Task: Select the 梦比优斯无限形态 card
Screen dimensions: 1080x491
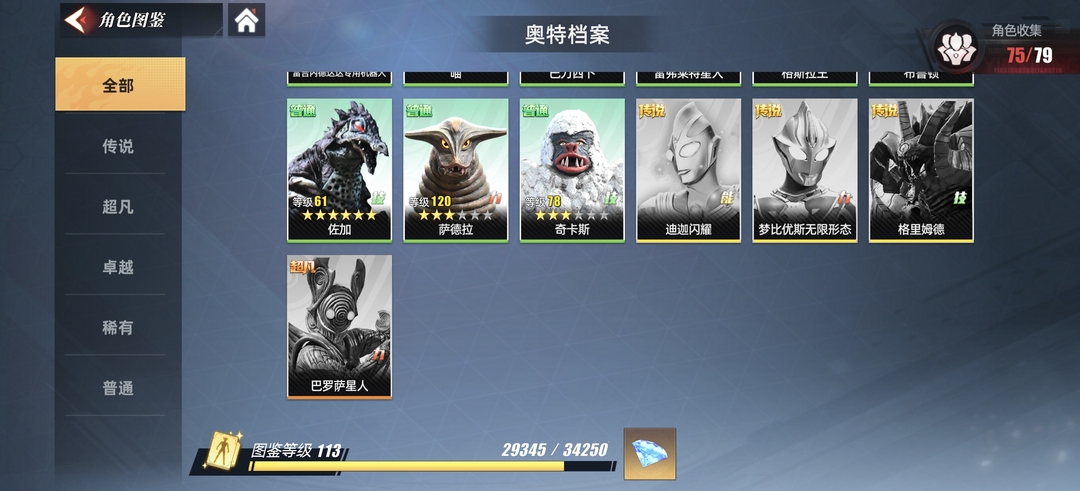Action: pyautogui.click(x=805, y=169)
